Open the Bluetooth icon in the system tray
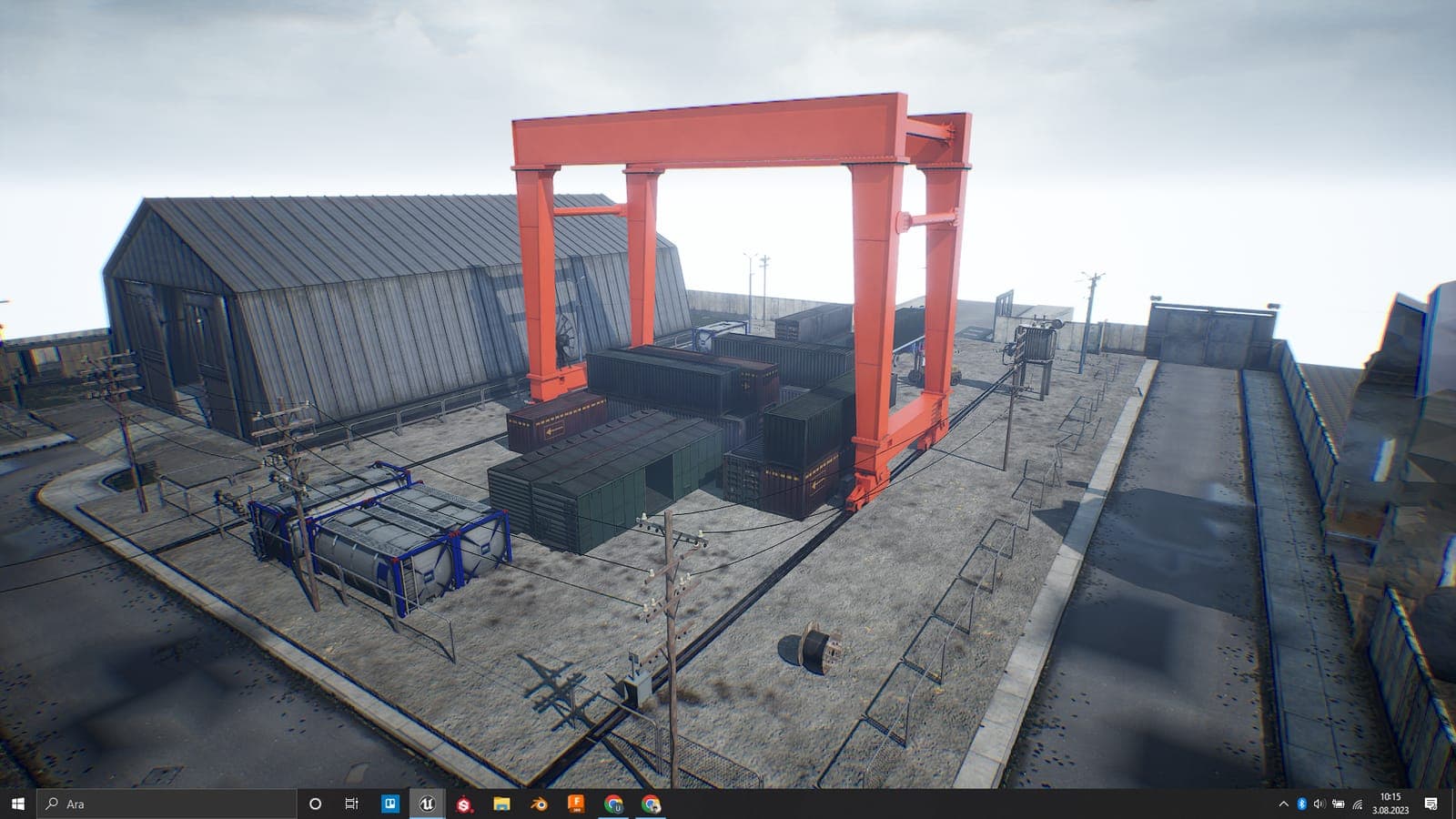Viewport: 1456px width, 819px height. tap(1301, 804)
